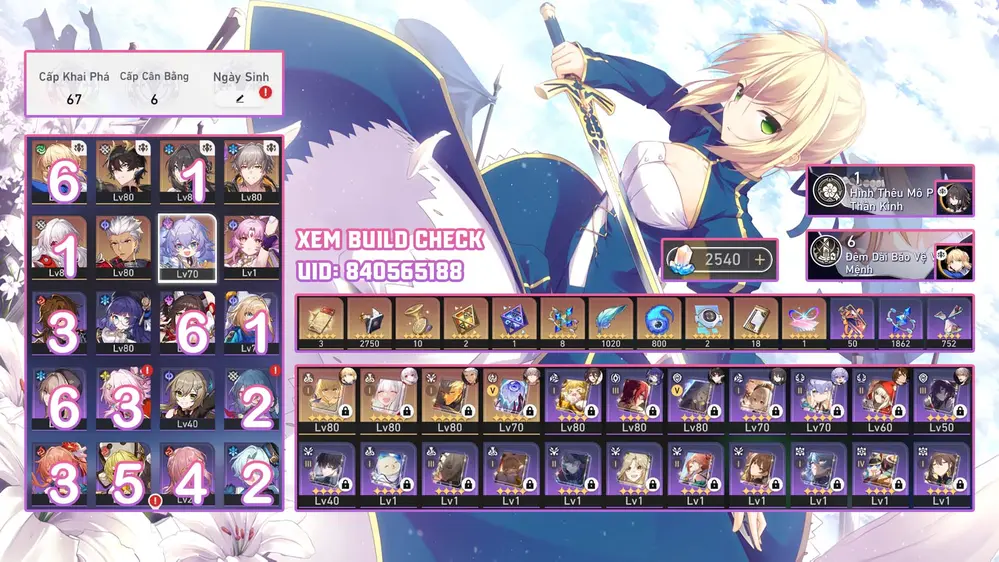Viewport: 999px width, 562px height.
Task: Select the white-haired dark-skinned Lv80 character
Action: pyautogui.click(x=125, y=247)
